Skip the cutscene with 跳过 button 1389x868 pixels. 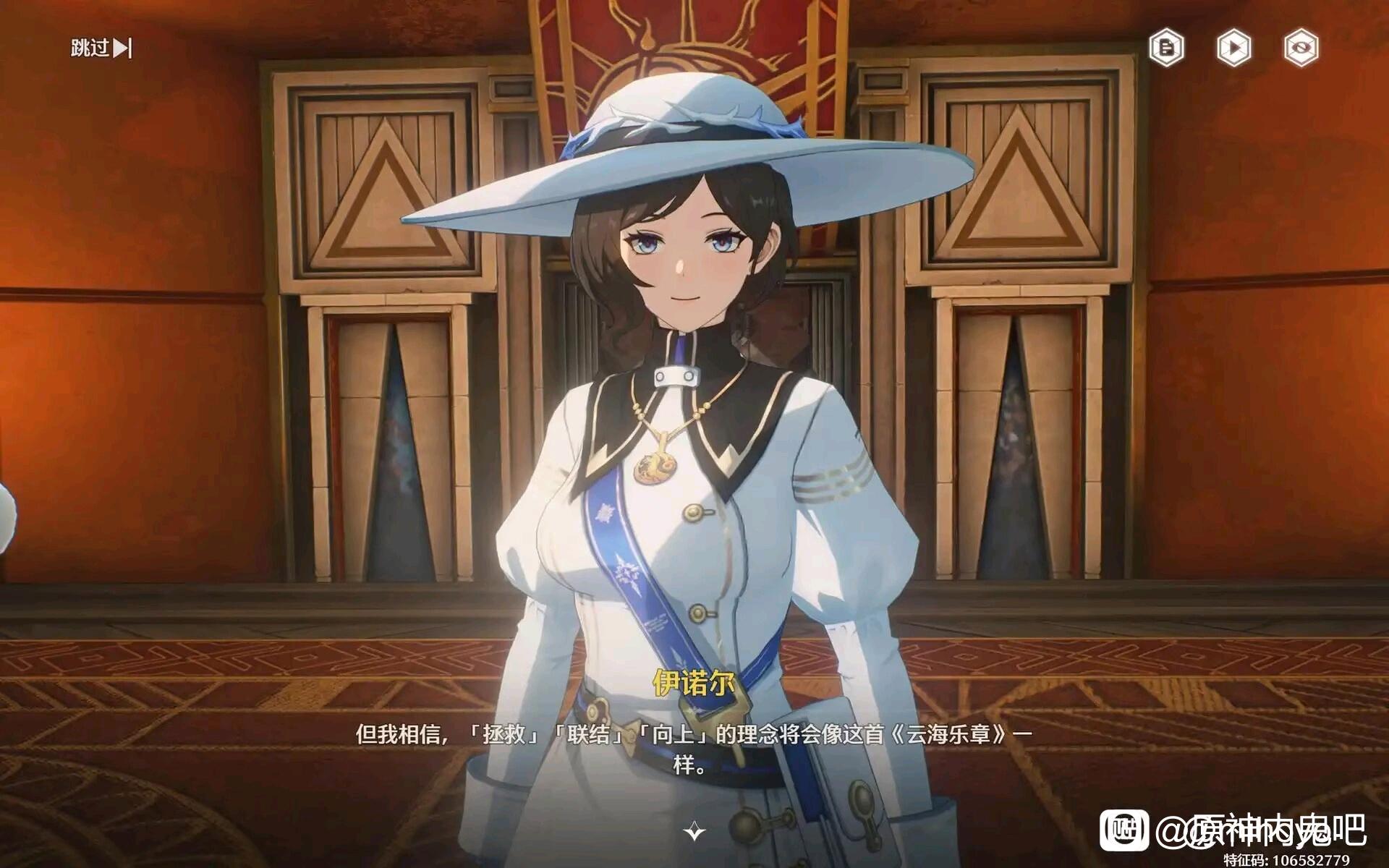(101, 48)
